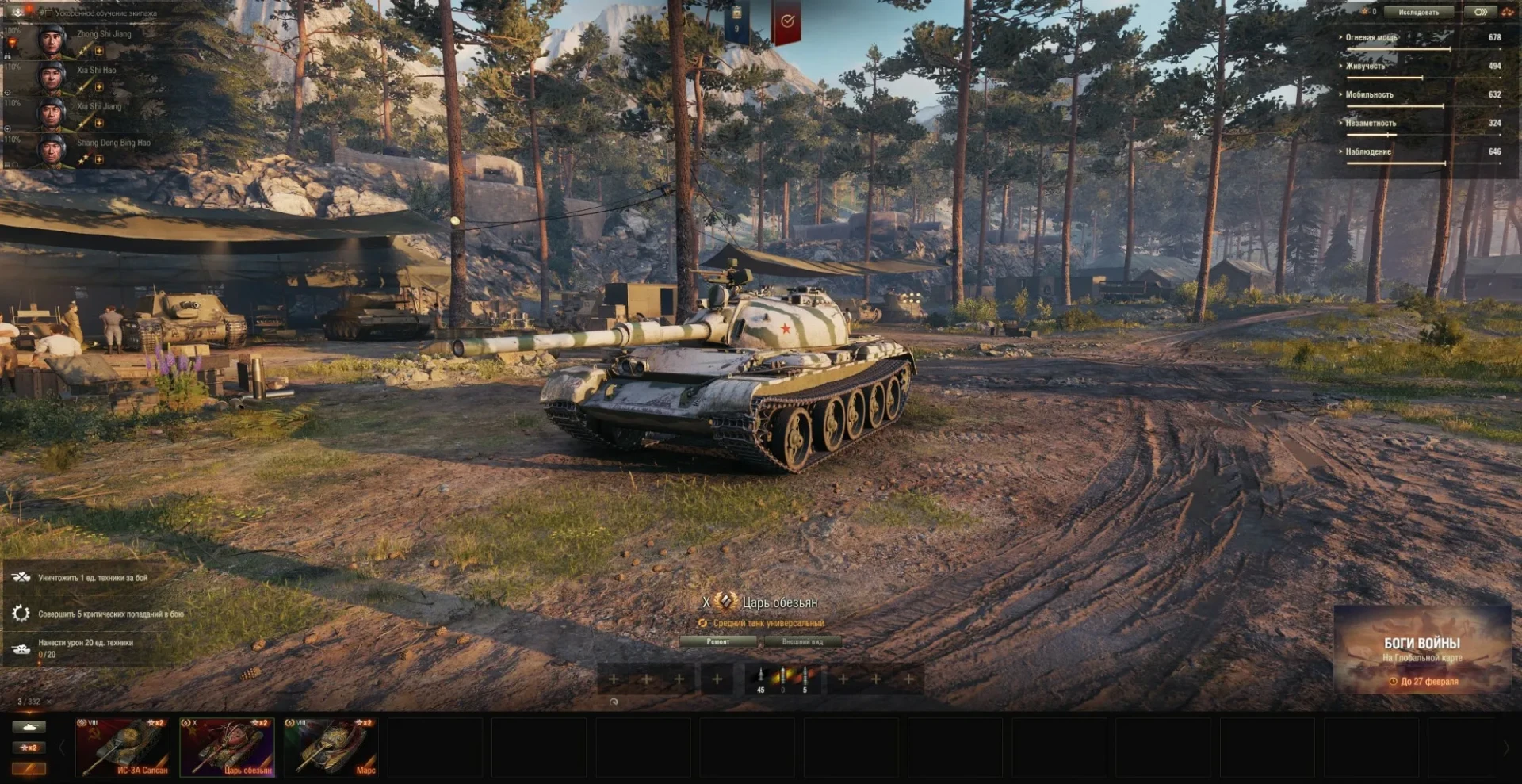Open the Боги войны event banner

(x=1422, y=650)
